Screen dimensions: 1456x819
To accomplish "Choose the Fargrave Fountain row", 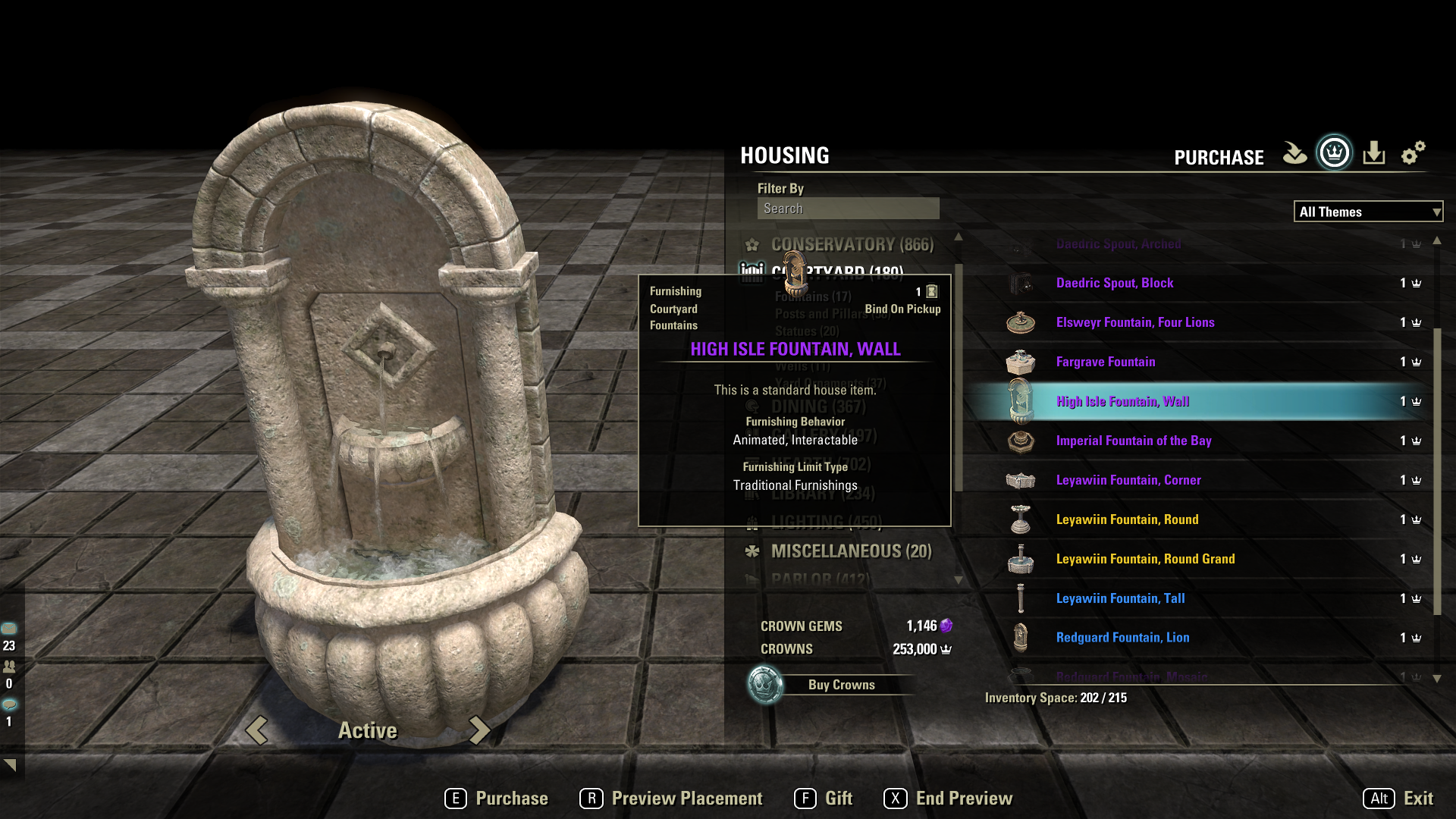I will point(1106,362).
